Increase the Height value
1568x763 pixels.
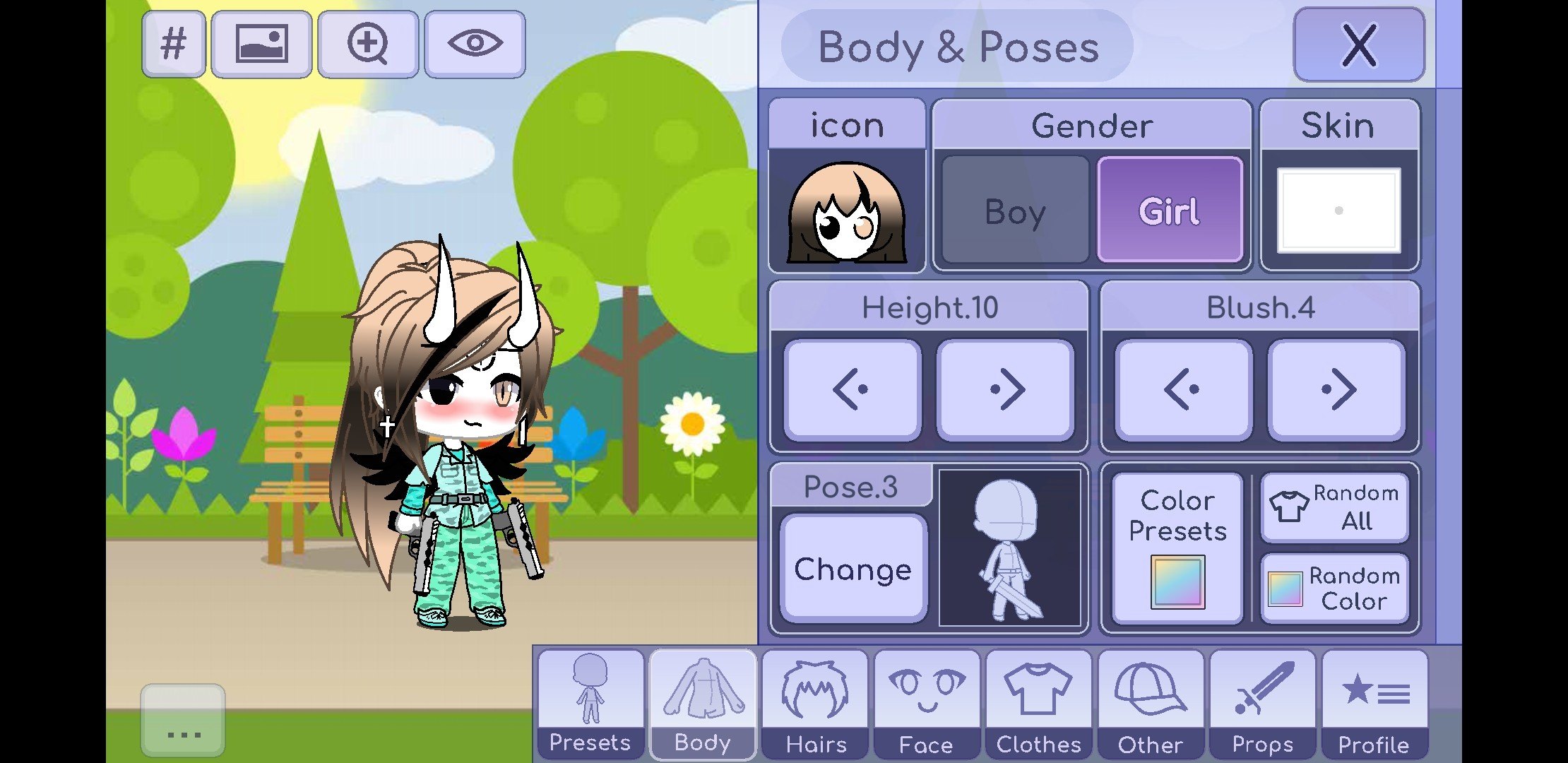[1005, 389]
